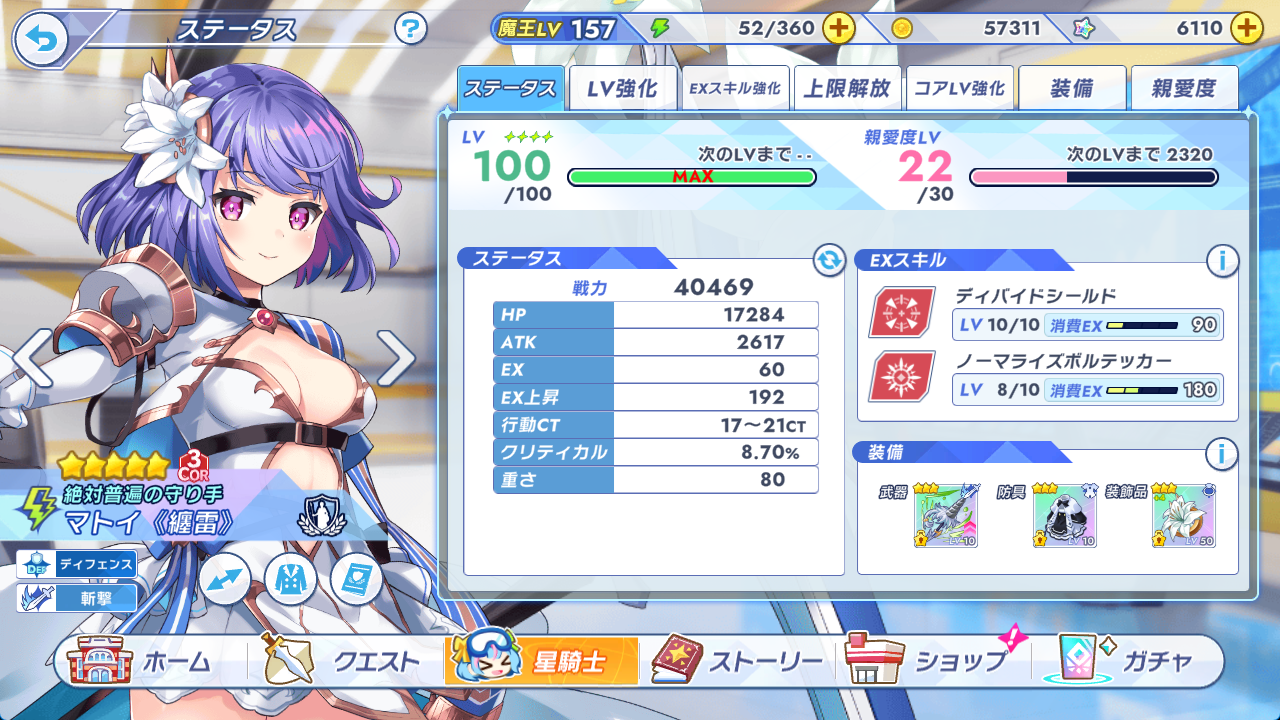Show the 親愛度 tab
1280x720 pixels.
click(x=1184, y=88)
